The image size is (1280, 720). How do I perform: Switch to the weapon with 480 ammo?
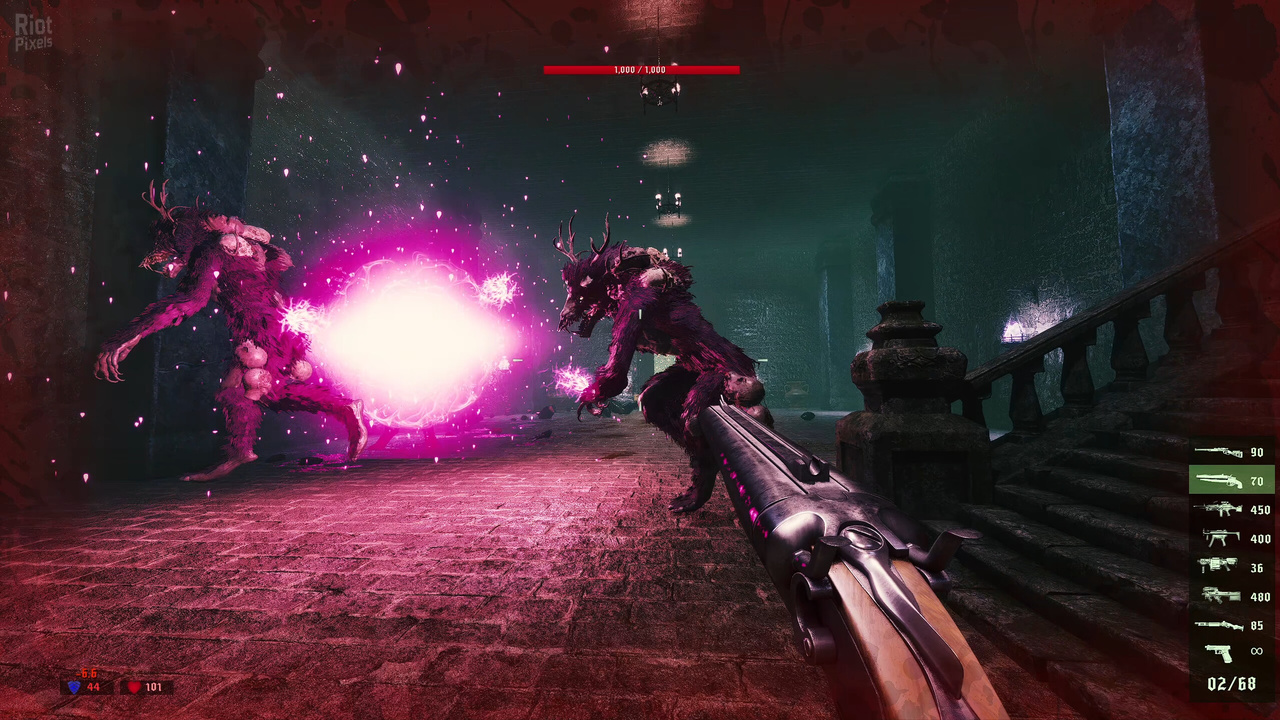pos(1231,596)
